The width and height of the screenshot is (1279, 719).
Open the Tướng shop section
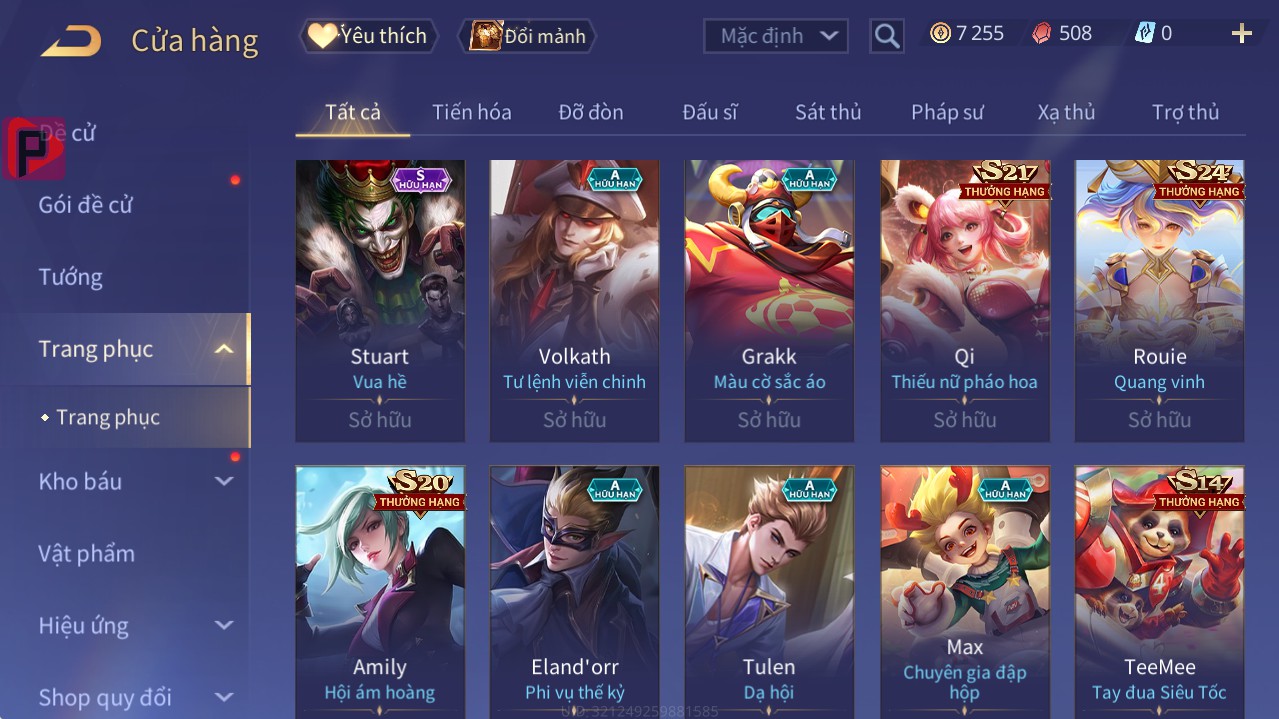click(x=71, y=277)
